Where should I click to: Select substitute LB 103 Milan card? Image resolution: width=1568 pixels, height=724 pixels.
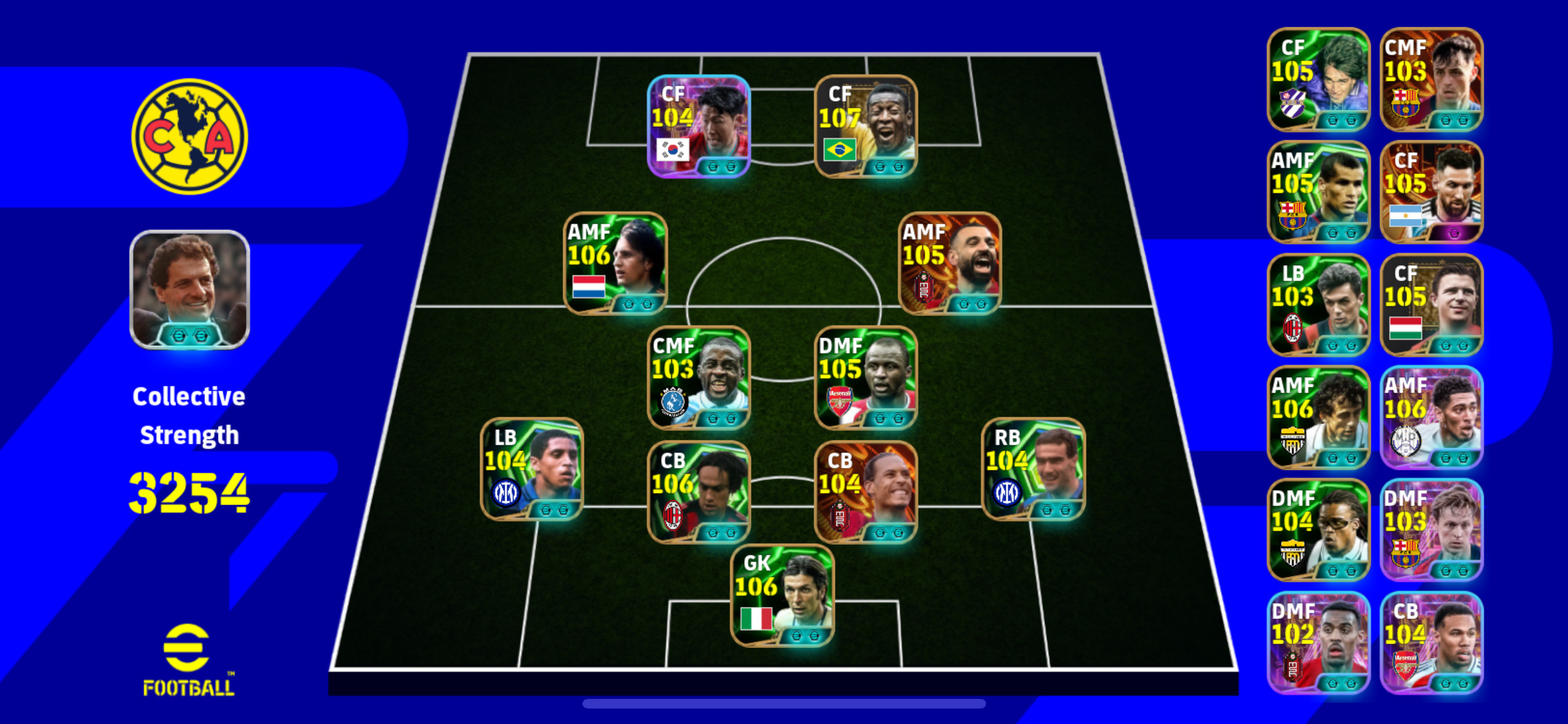(x=1318, y=305)
